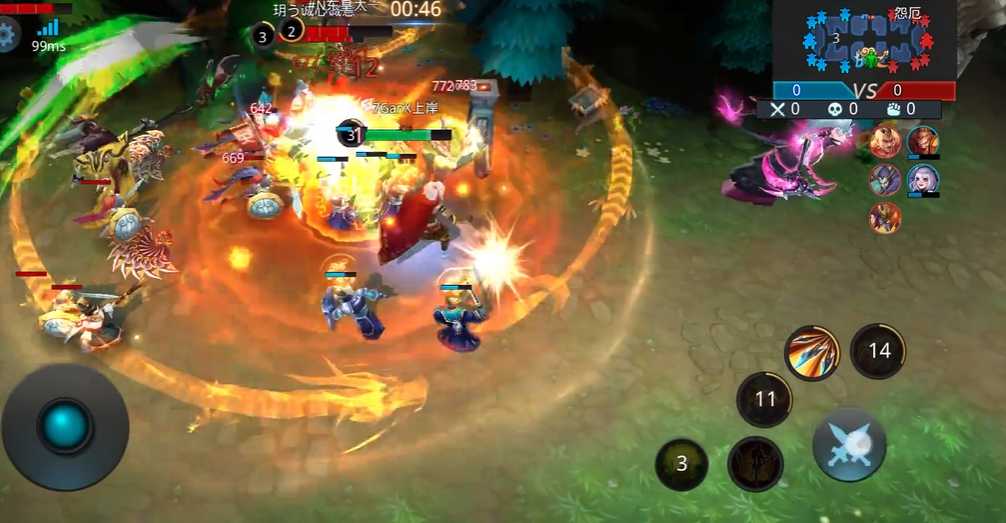Tap the skill on 11-second cooldown

[x=764, y=399]
